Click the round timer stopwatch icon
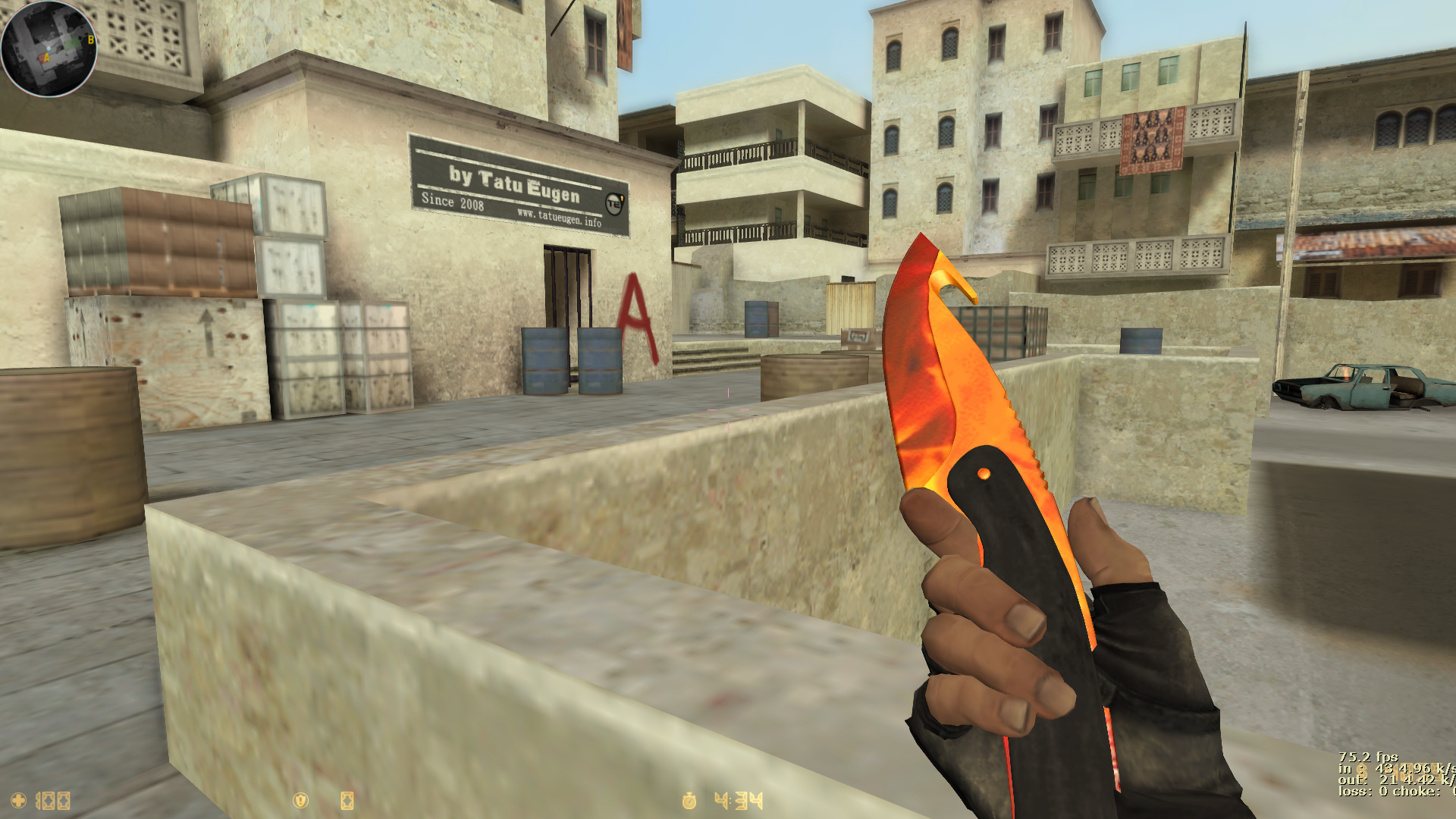 689,800
